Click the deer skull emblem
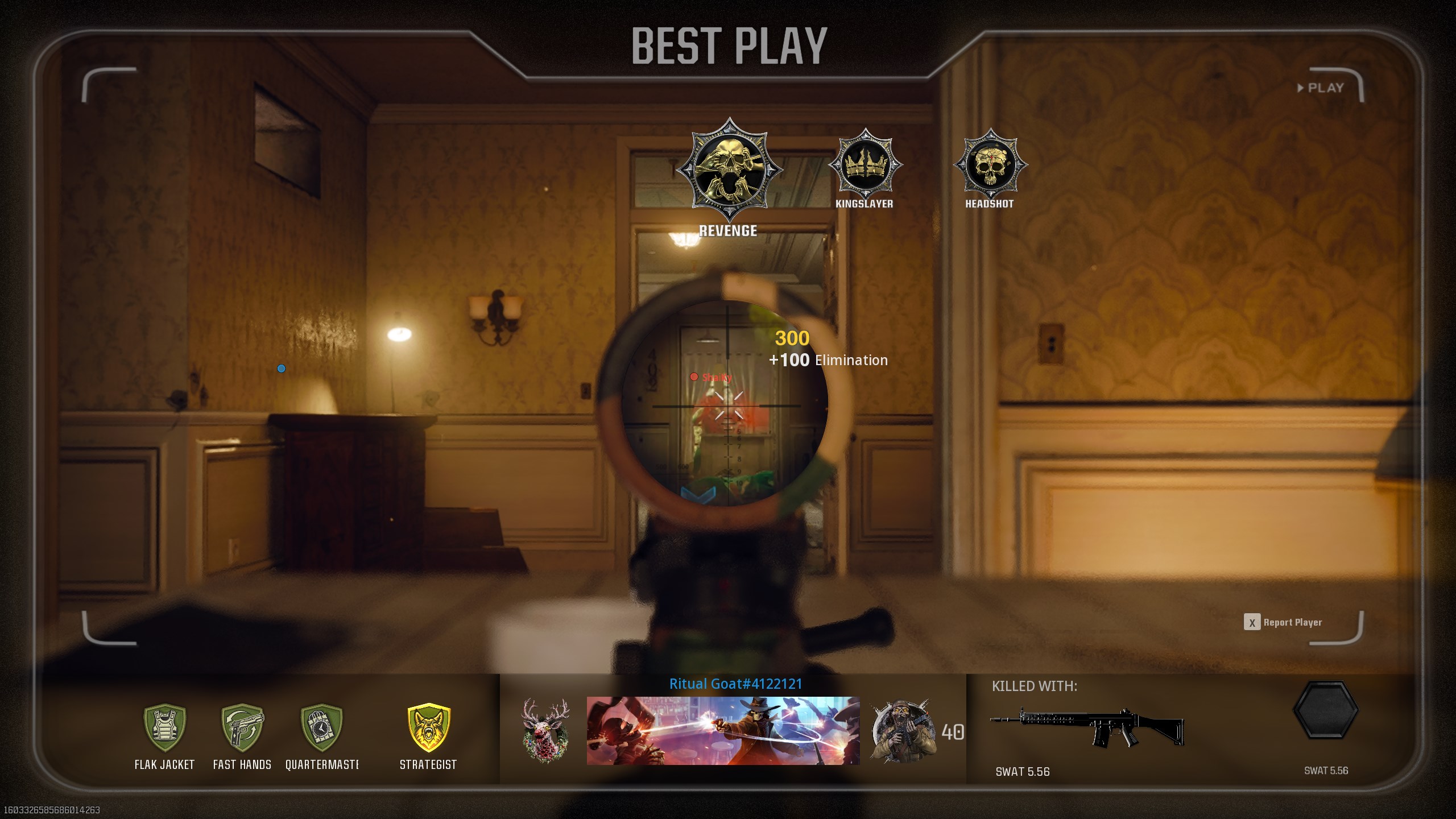The width and height of the screenshot is (1456, 819). click(x=545, y=731)
